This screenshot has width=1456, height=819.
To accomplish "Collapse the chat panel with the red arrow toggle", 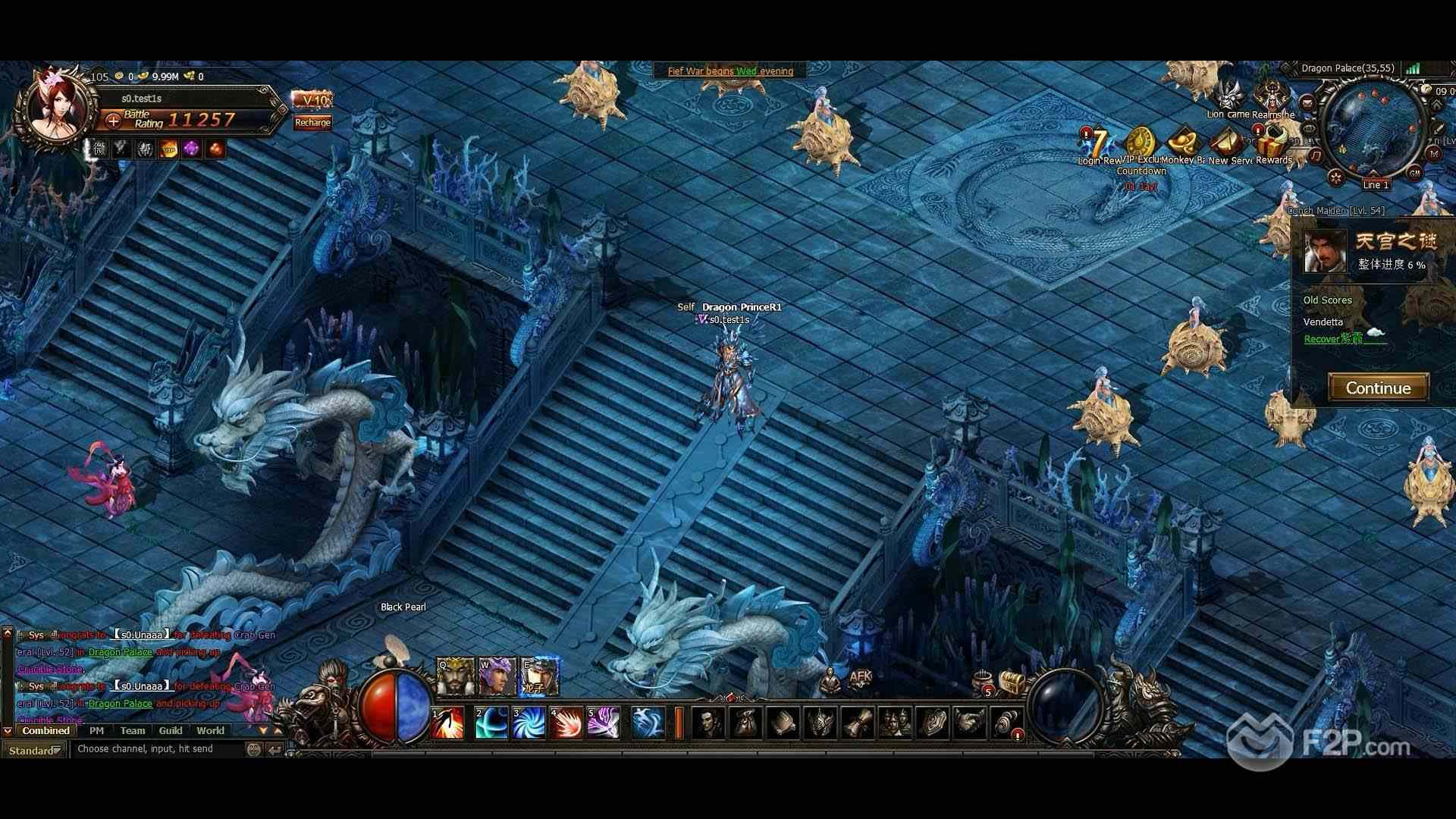I will click(x=7, y=731).
